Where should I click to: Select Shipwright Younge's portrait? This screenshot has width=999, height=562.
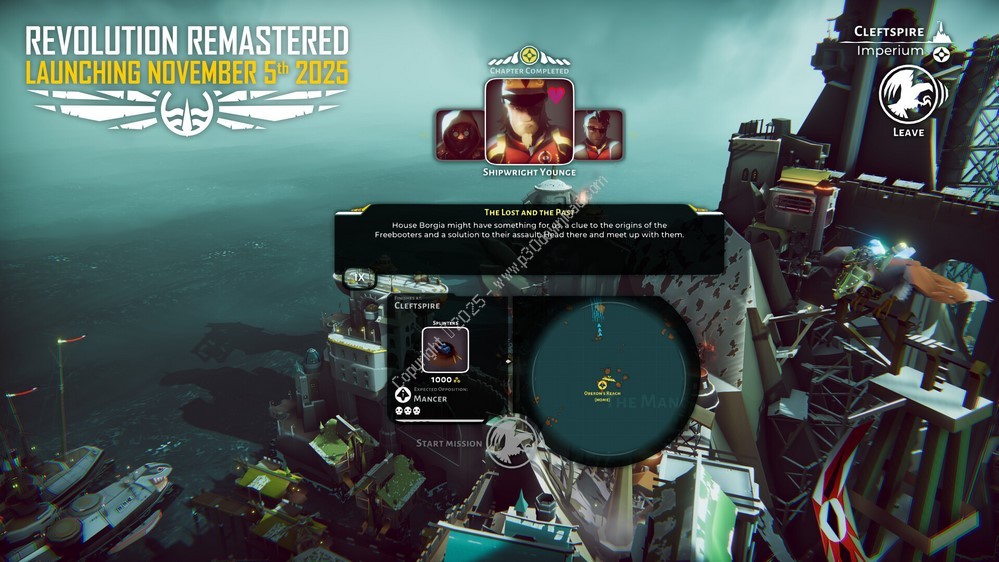[x=529, y=121]
